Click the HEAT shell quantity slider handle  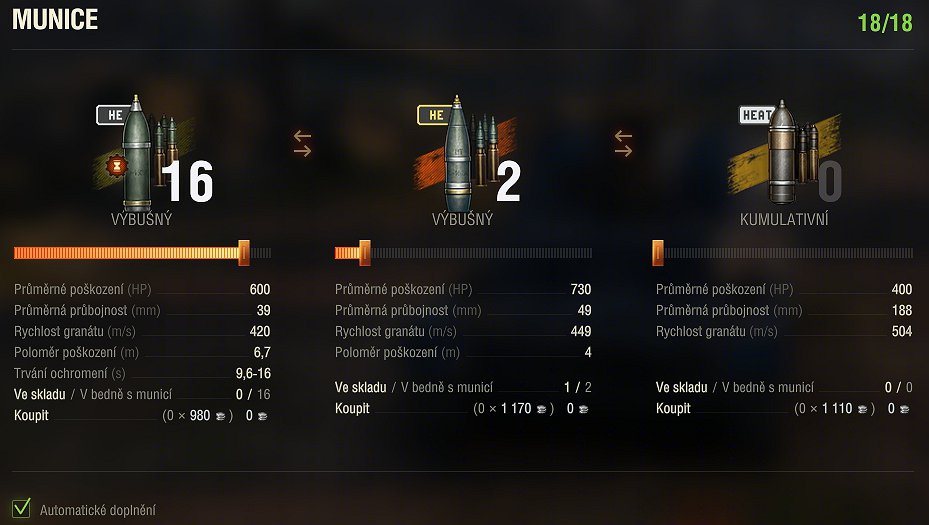click(658, 254)
